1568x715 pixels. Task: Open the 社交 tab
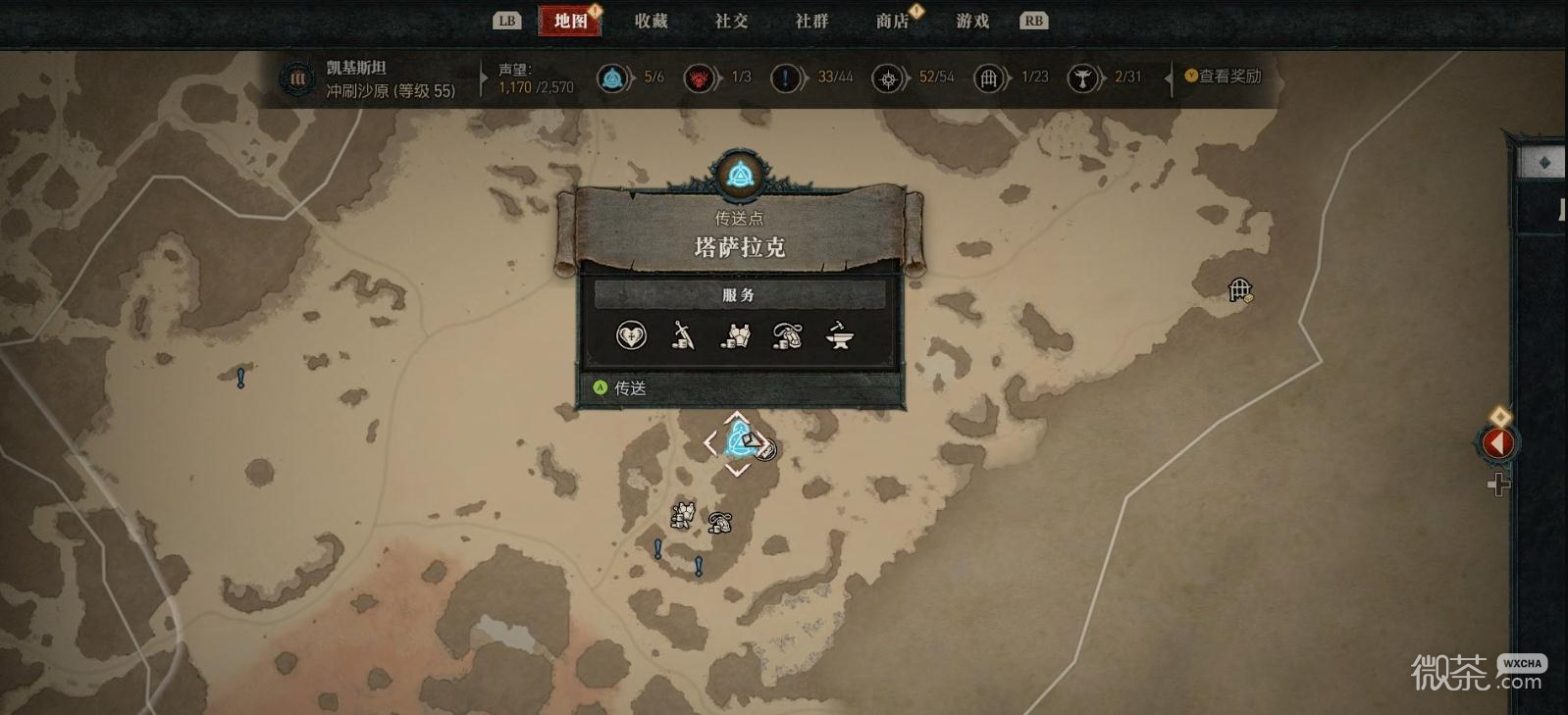point(731,21)
